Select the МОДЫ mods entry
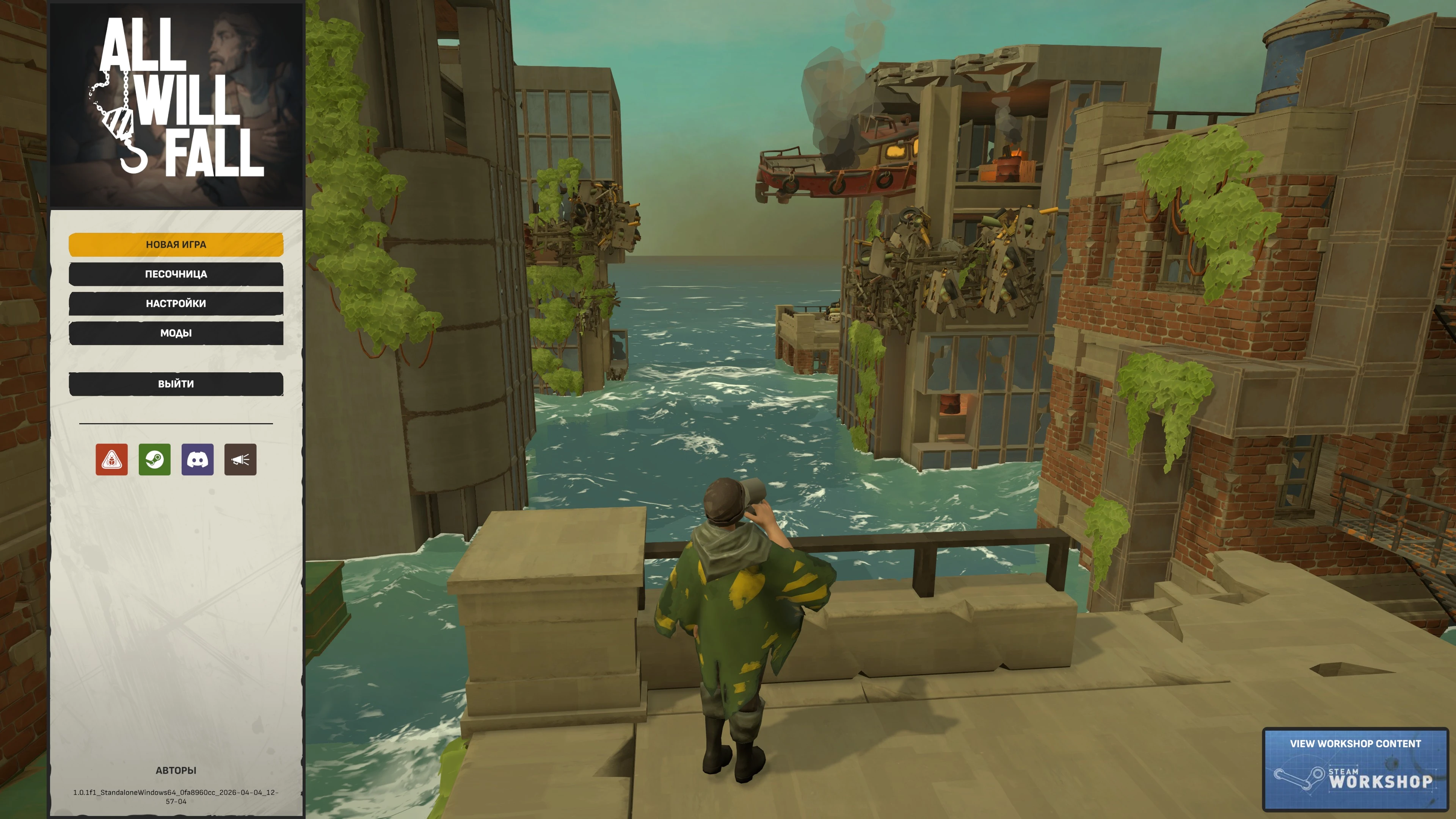The height and width of the screenshot is (819, 1456). (176, 333)
